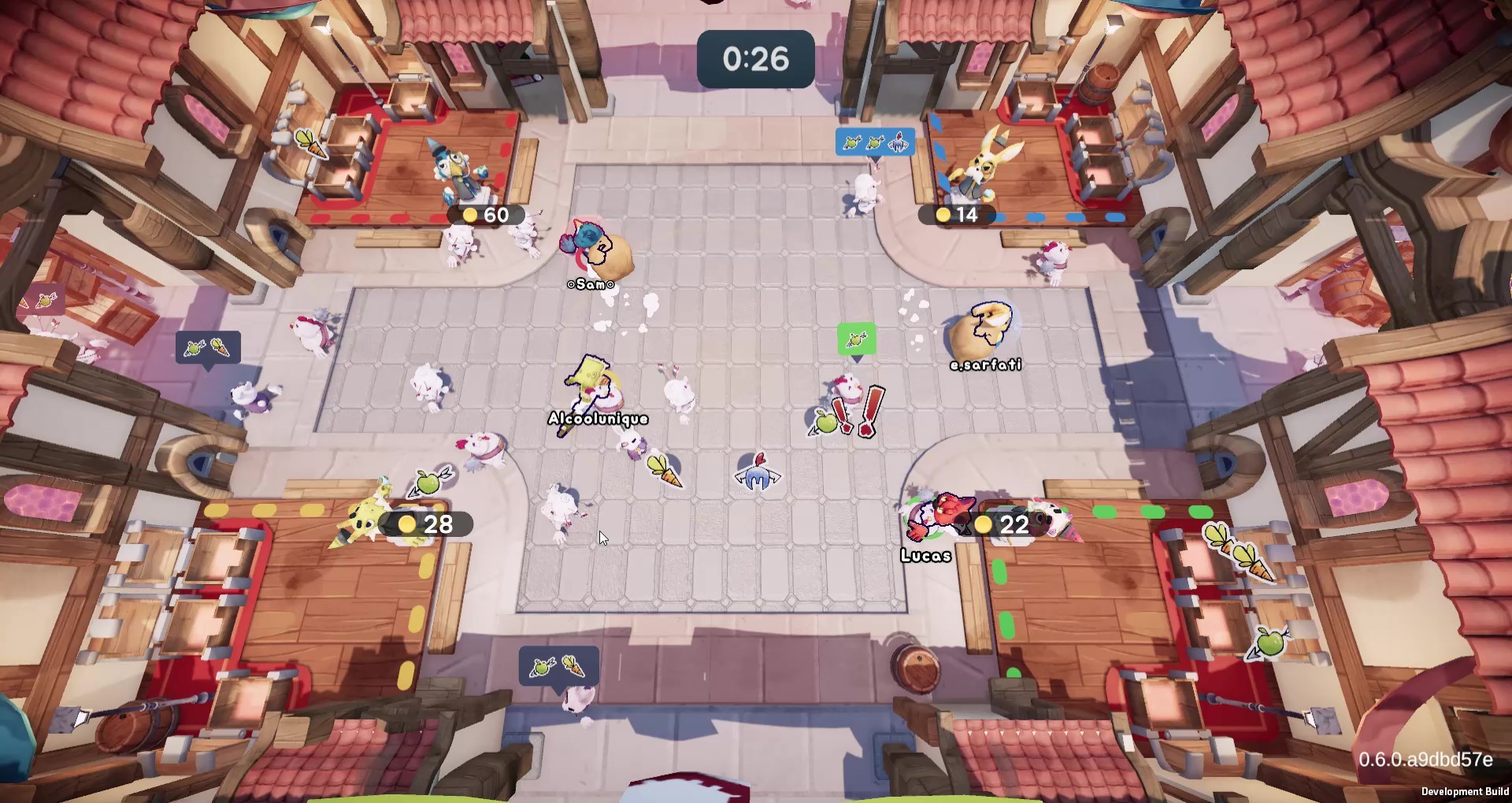Screen dimensions: 1512x803
Task: Click the player name label Lucas
Action: 926,555
